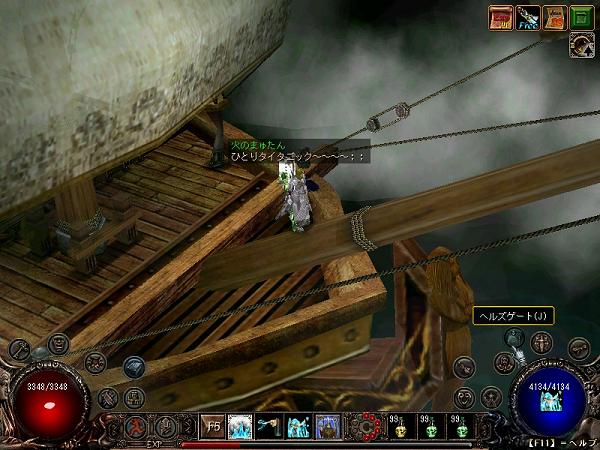Toggle the red running figure button

click(138, 426)
